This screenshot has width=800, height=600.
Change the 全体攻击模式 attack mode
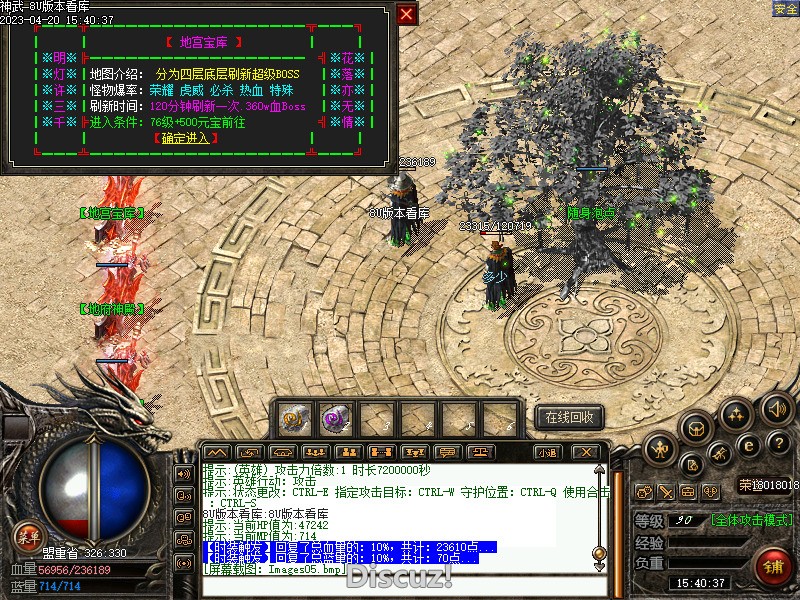752,520
